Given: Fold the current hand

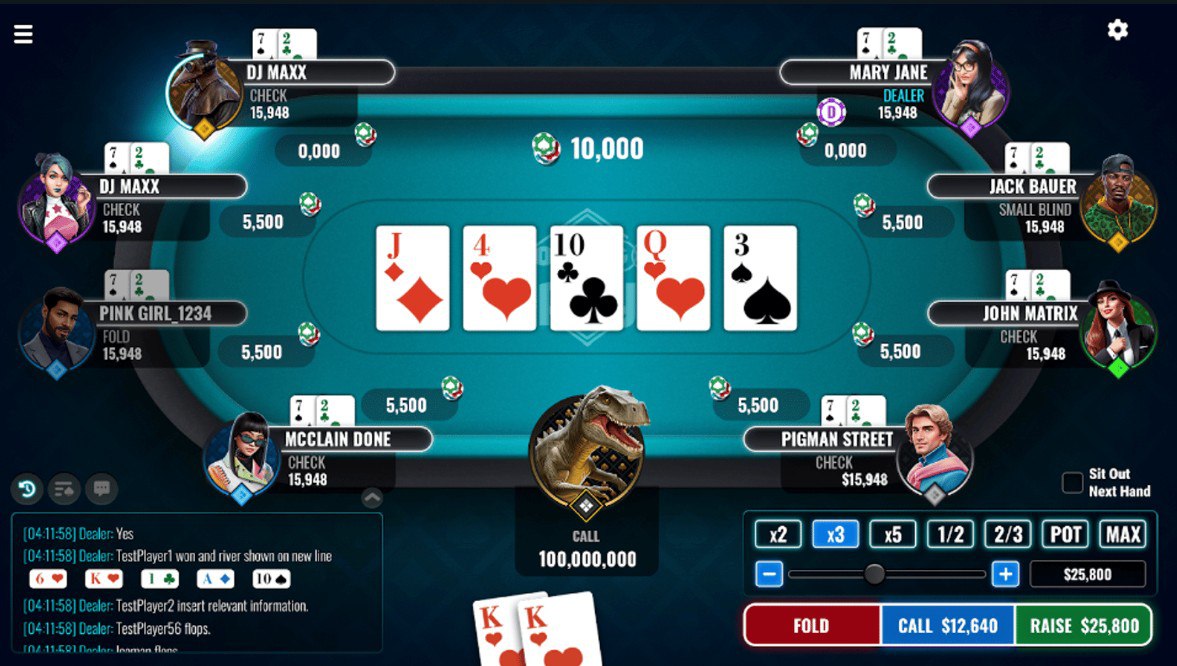Looking at the screenshot, I should point(811,626).
